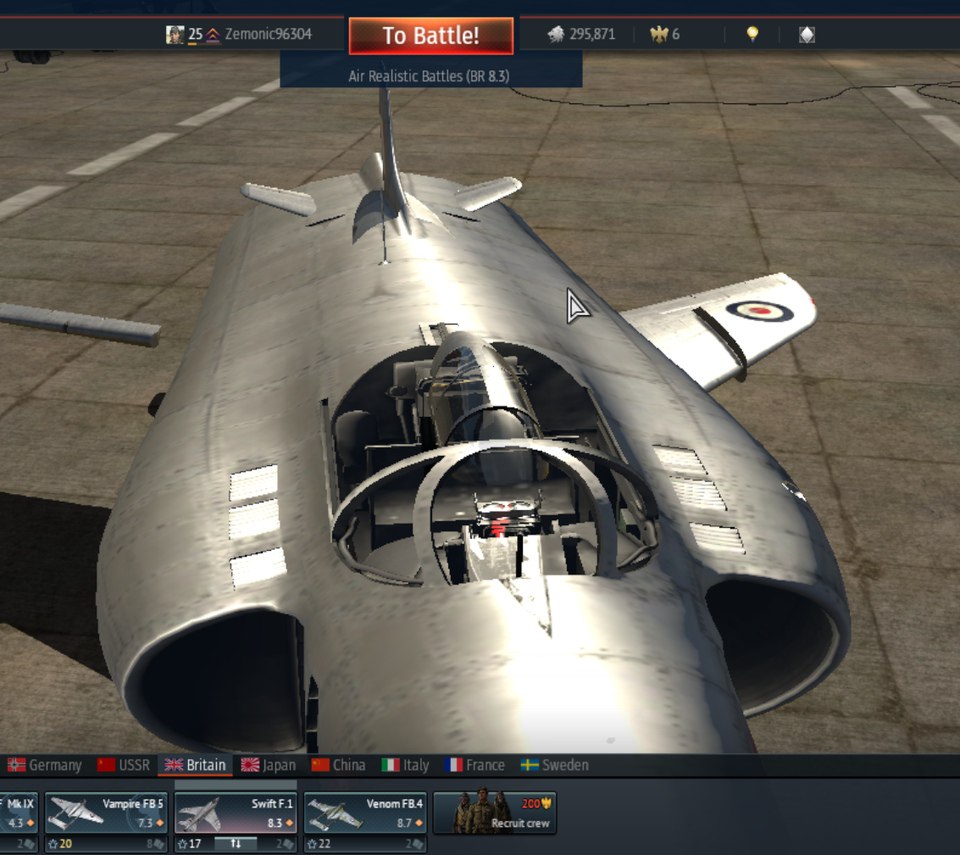Choose the Venom FB.4 aircraft slot
960x855 pixels.
364,813
